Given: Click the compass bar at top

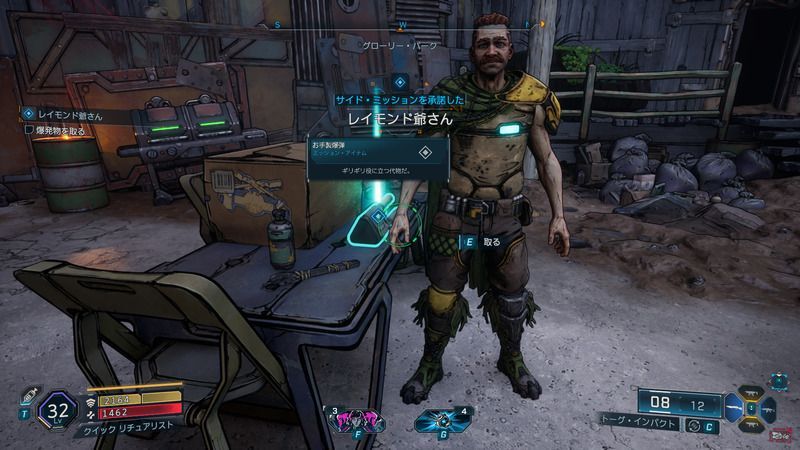Looking at the screenshot, I should pyautogui.click(x=400, y=22).
